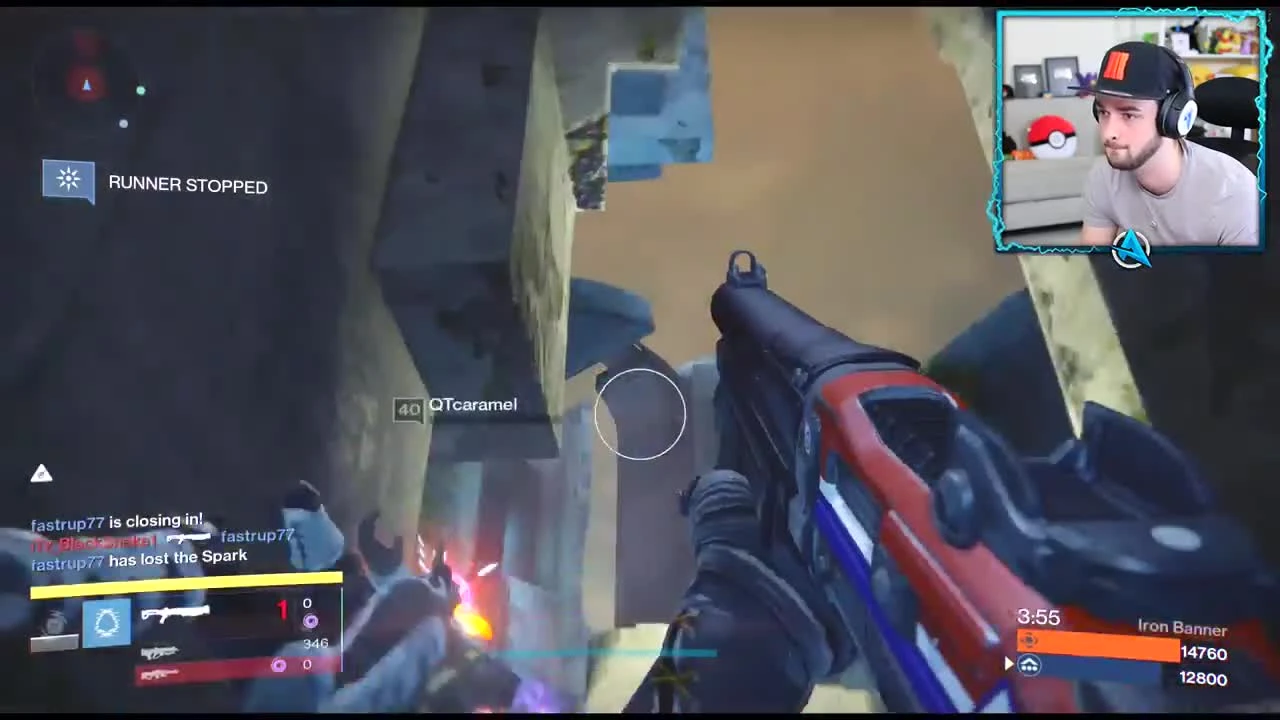Expand the arrow next to the team emblem
This screenshot has width=1280, height=720.
pos(1008,662)
